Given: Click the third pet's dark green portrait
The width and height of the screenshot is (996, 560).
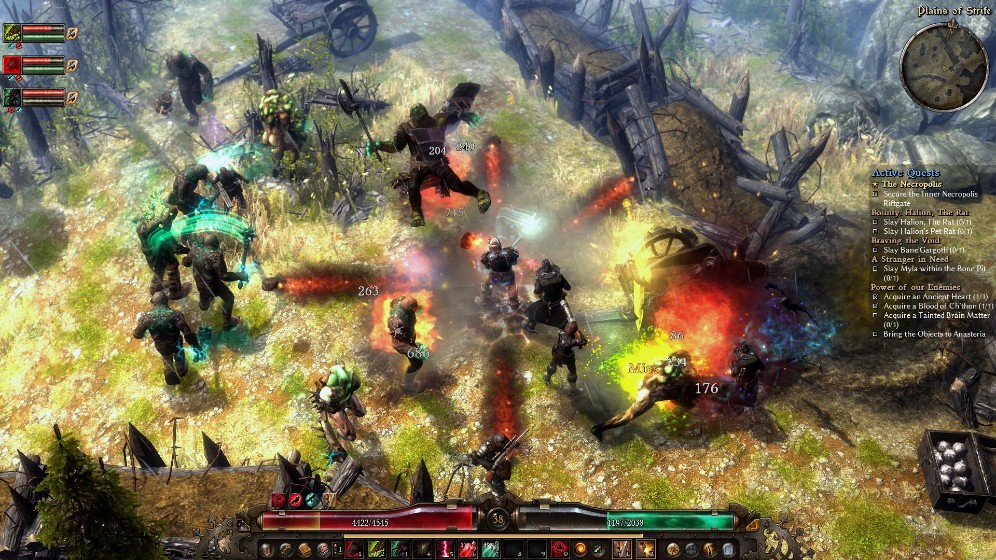Looking at the screenshot, I should (x=11, y=97).
